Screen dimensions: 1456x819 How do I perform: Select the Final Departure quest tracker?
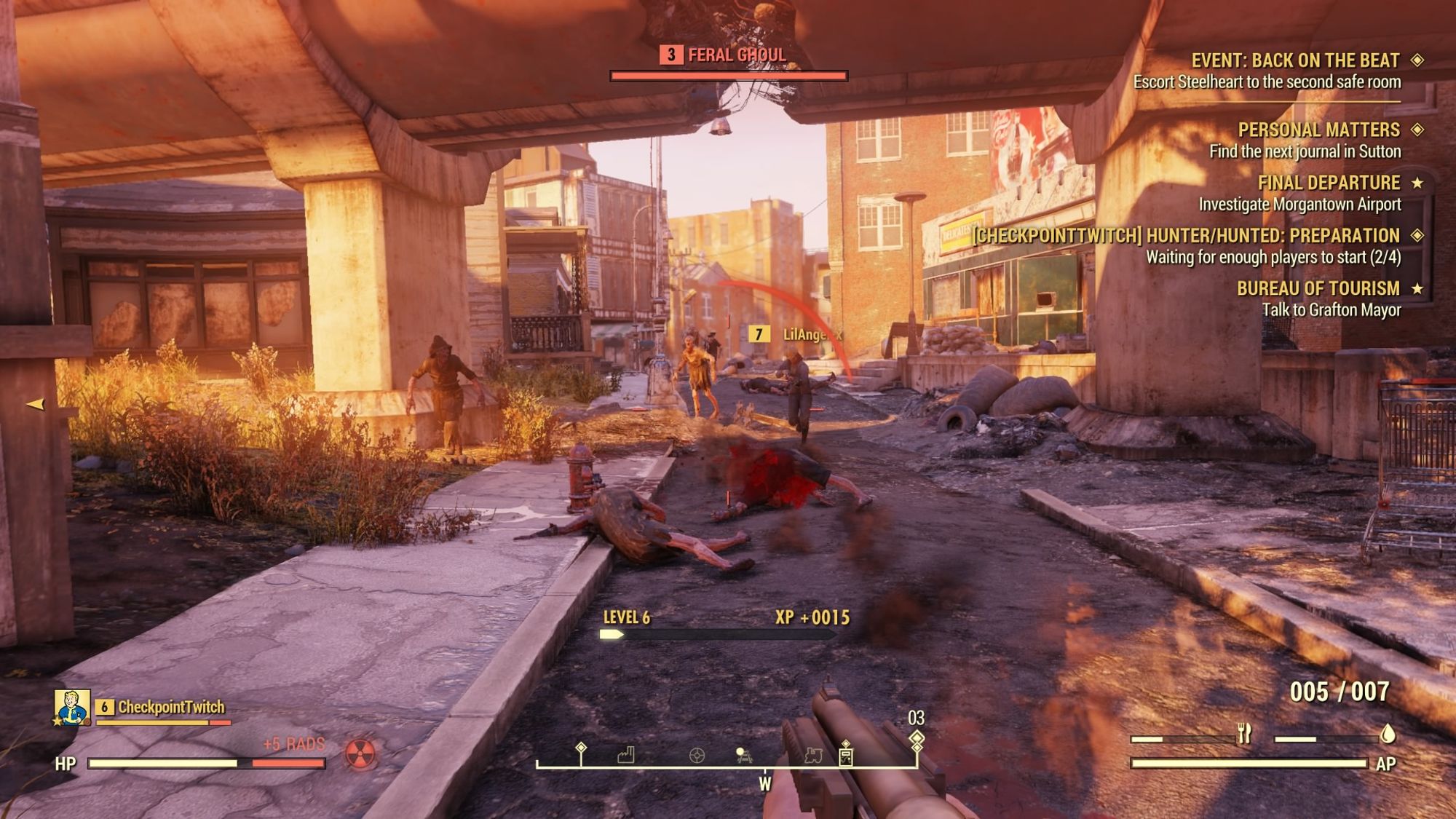[x=1329, y=183]
